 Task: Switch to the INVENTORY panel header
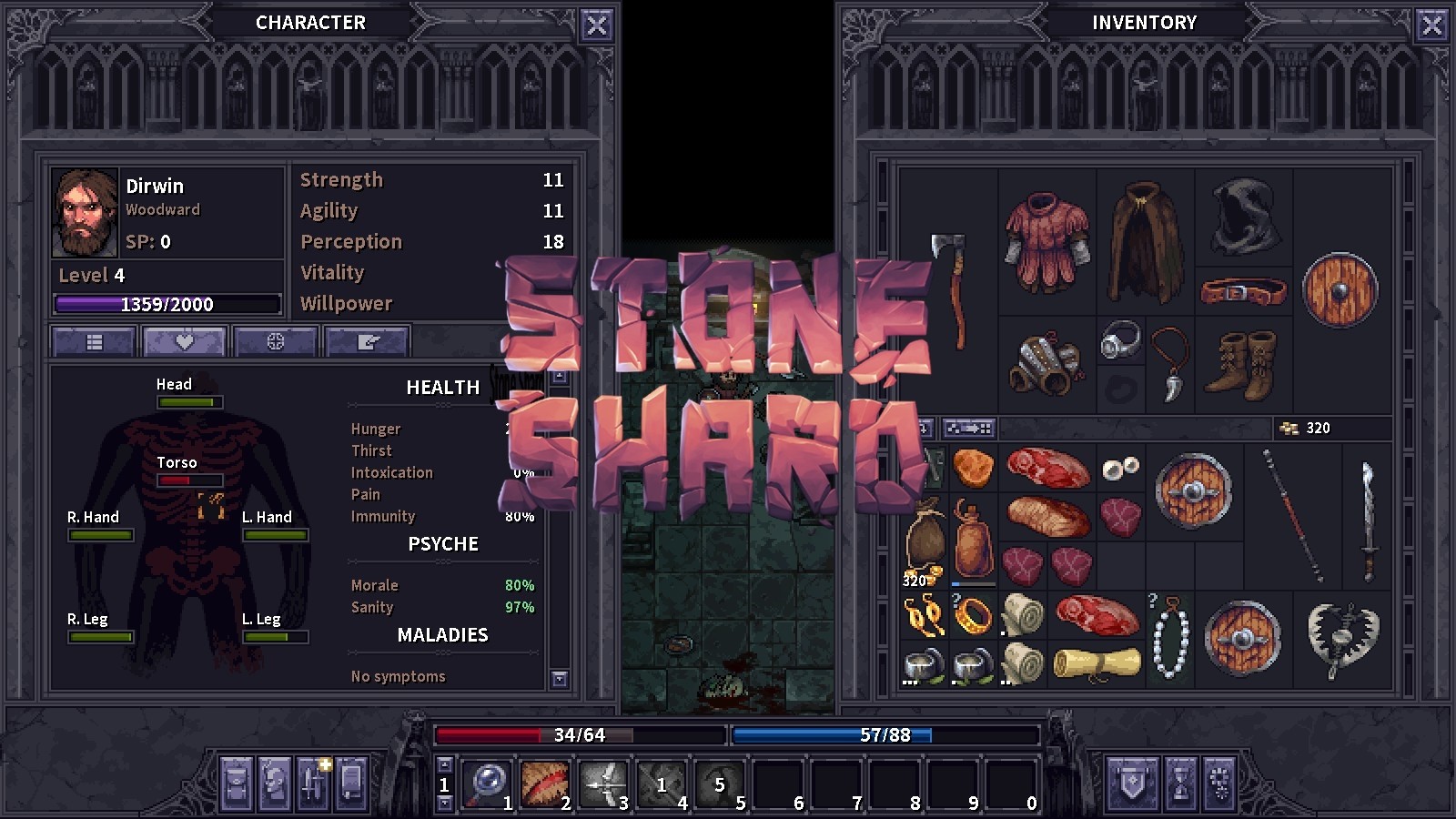coord(1145,22)
